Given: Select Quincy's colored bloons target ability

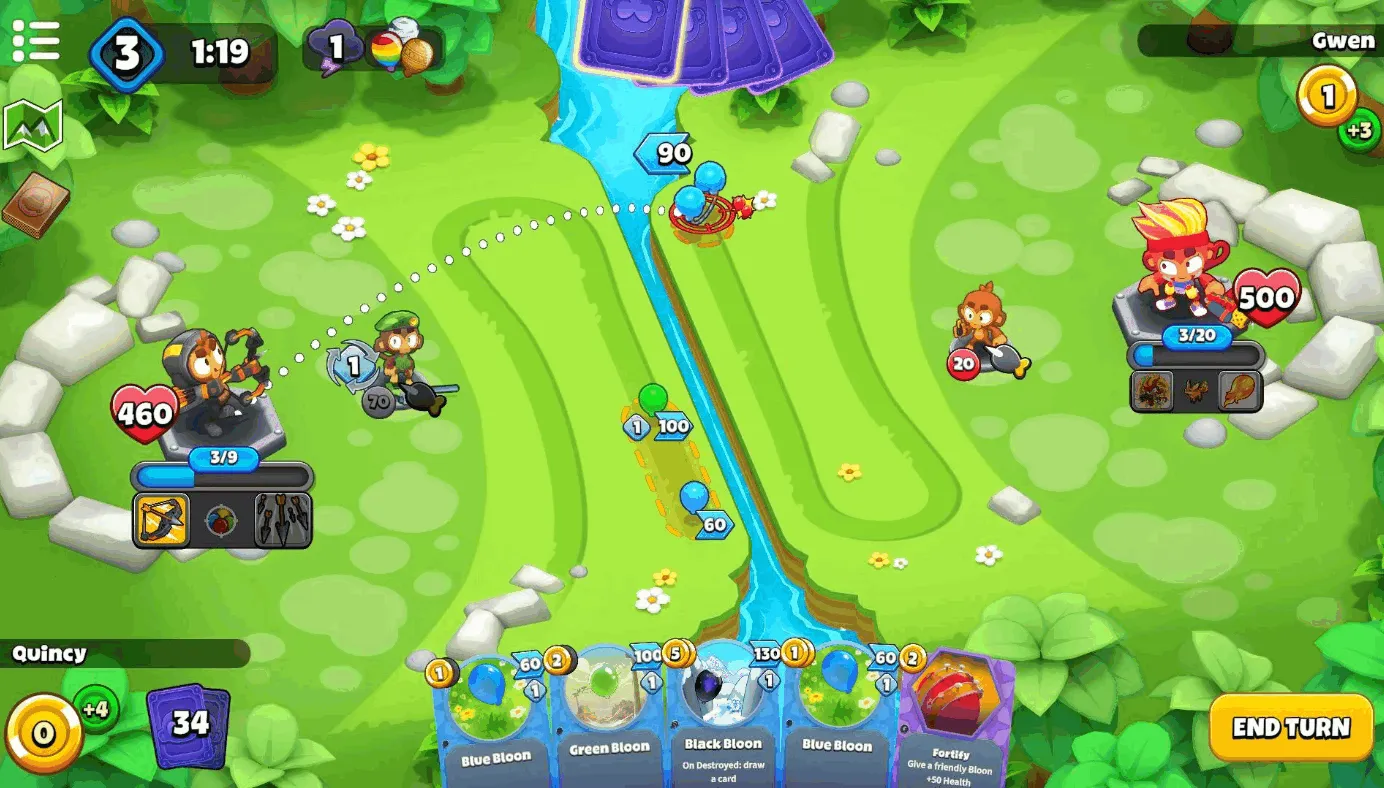Looking at the screenshot, I should [222, 520].
